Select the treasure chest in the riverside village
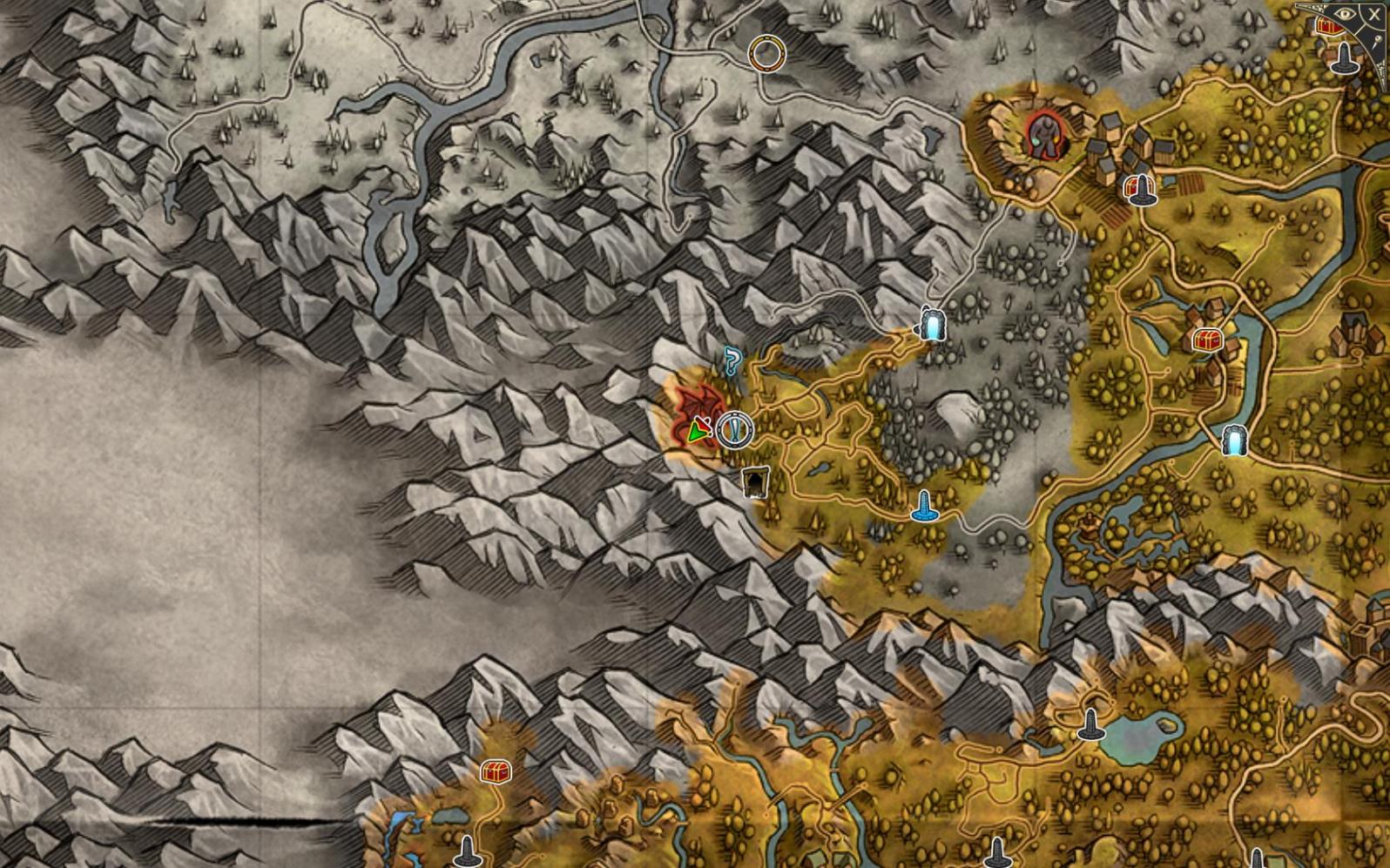Image resolution: width=1390 pixels, height=868 pixels. 1207,340
